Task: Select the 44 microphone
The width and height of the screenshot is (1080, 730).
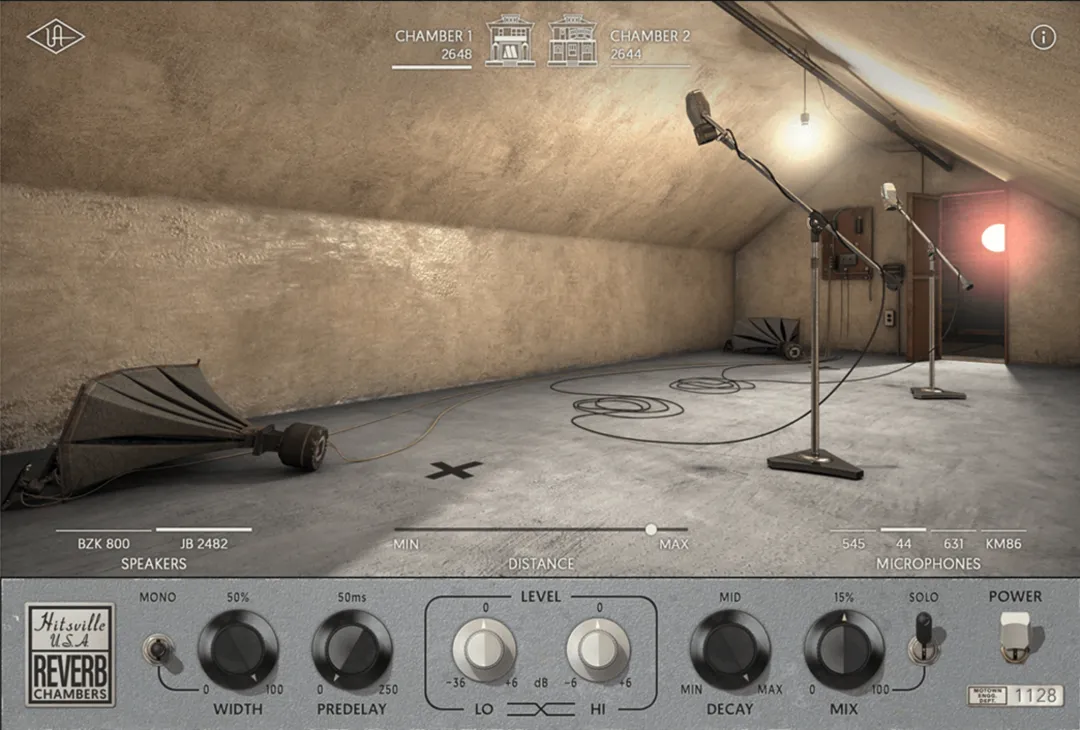Action: 903,543
